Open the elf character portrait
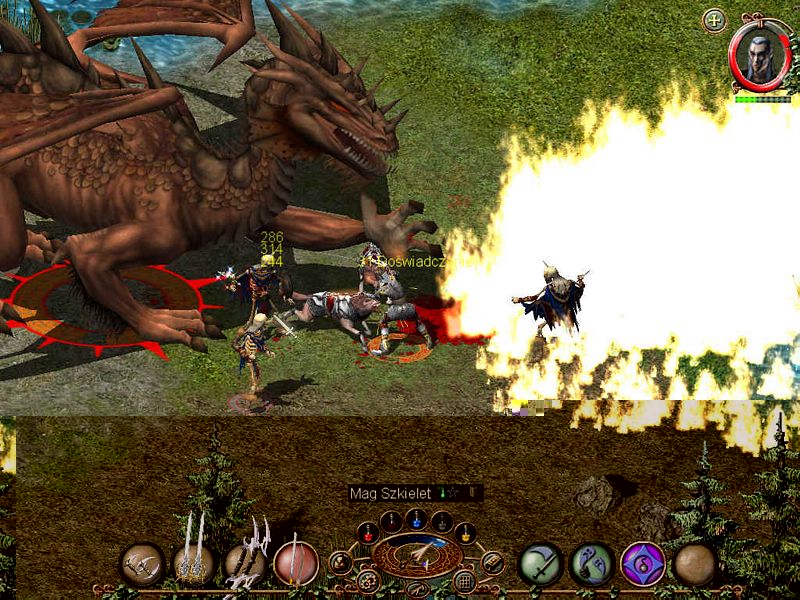 click(x=759, y=54)
